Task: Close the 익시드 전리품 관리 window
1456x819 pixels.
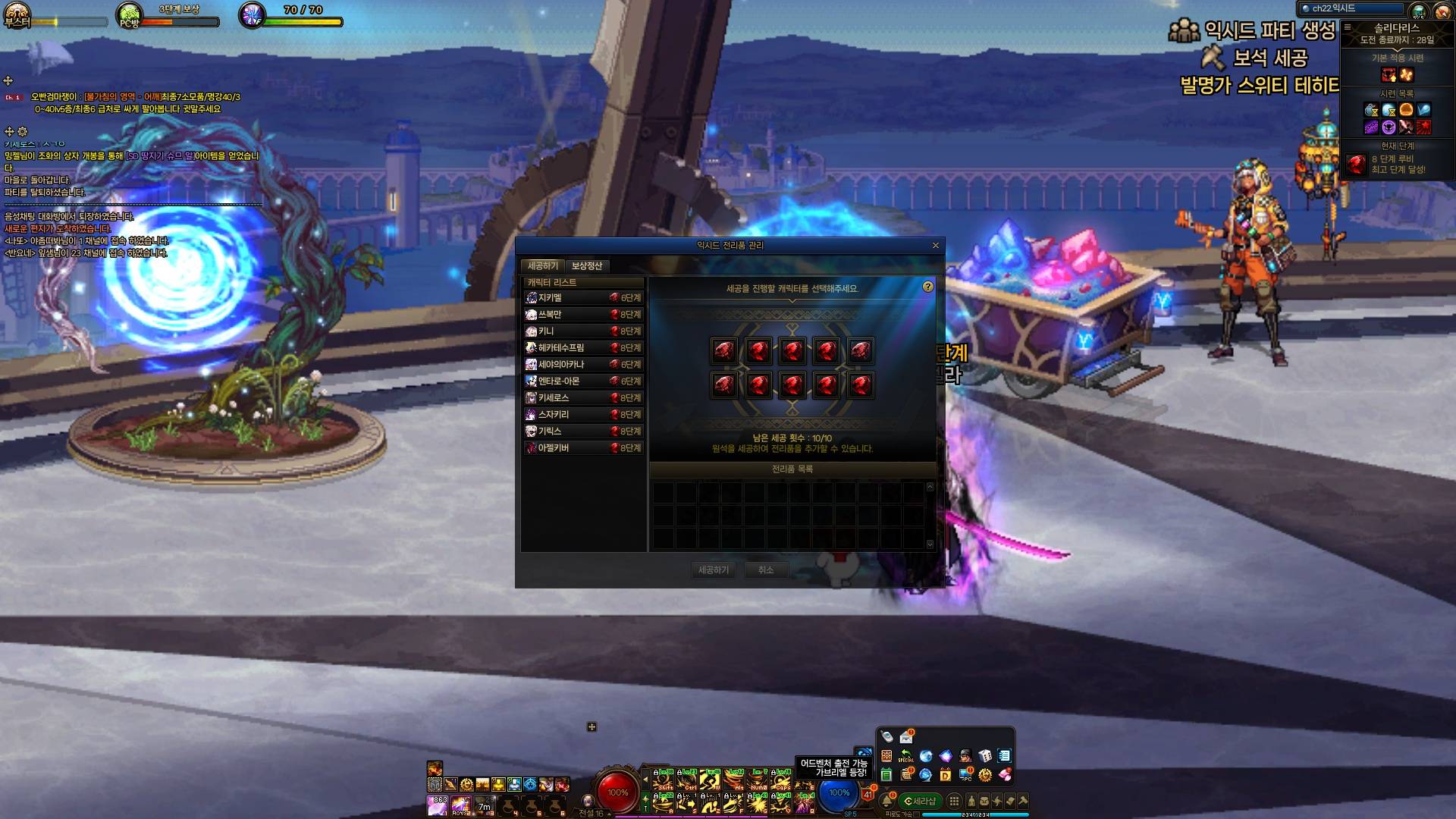Action: tap(935, 246)
